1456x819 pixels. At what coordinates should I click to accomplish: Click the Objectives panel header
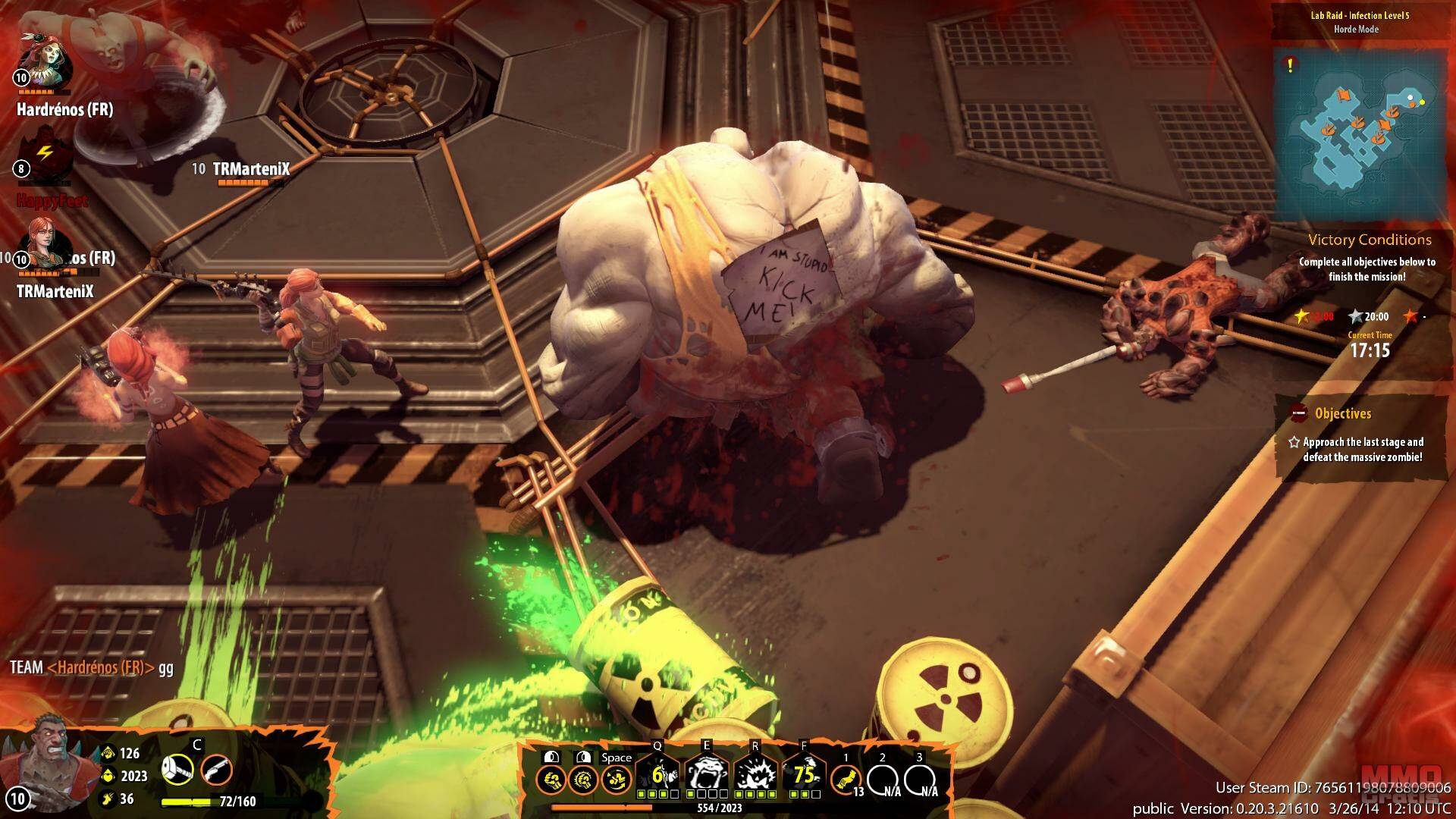tap(1342, 414)
